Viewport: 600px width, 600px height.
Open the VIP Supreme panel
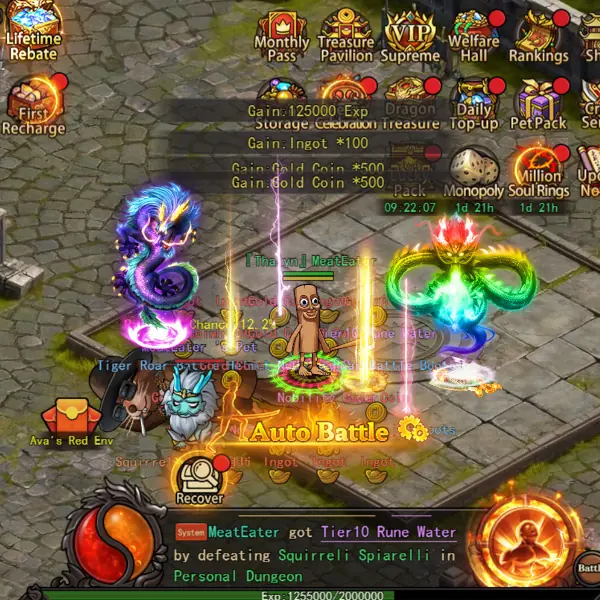click(410, 36)
